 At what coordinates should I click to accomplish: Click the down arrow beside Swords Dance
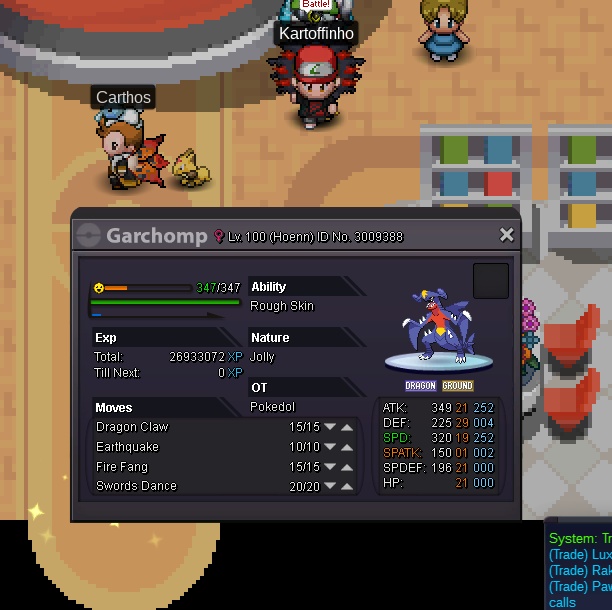329,487
